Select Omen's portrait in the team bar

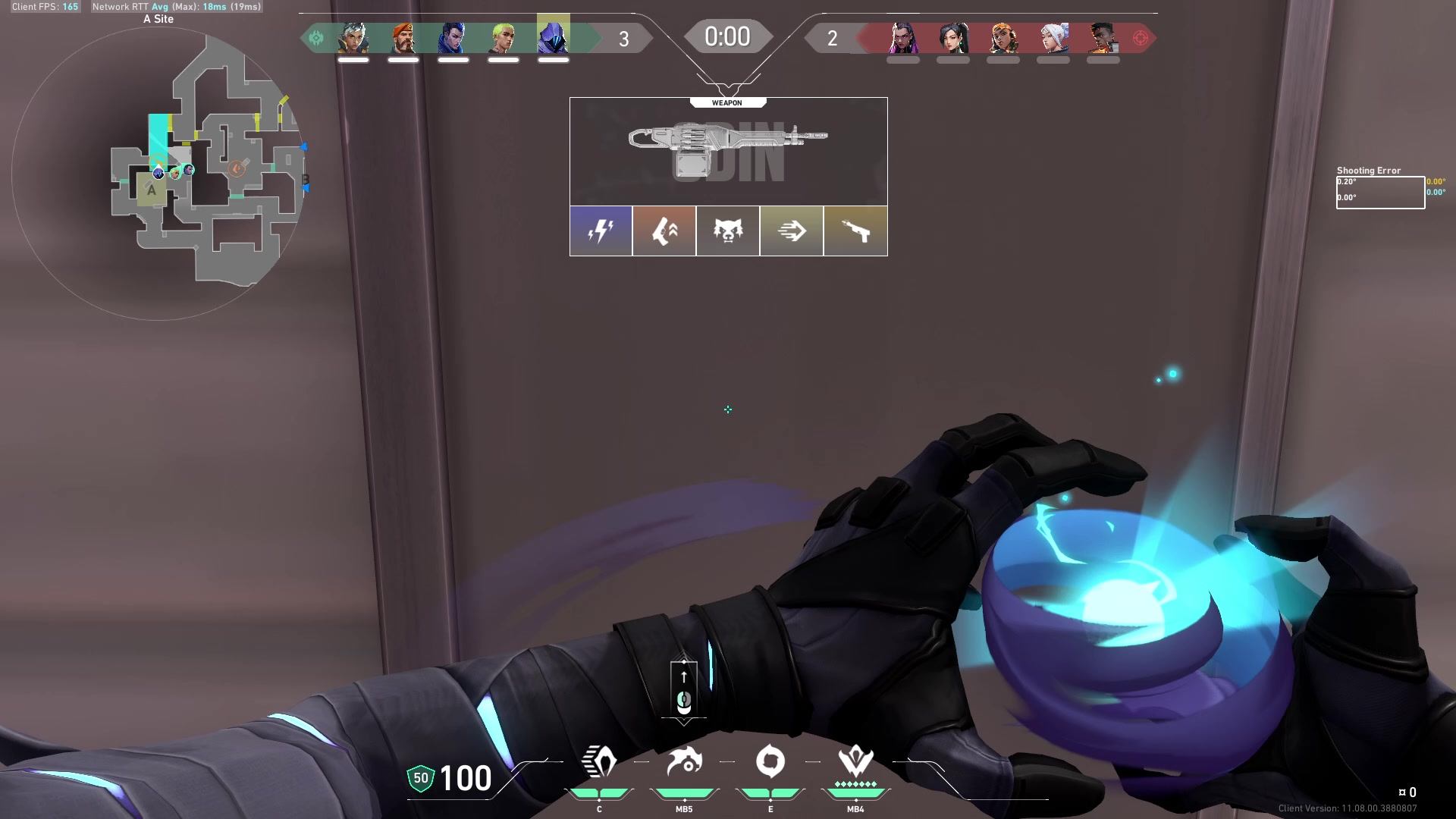click(x=554, y=37)
